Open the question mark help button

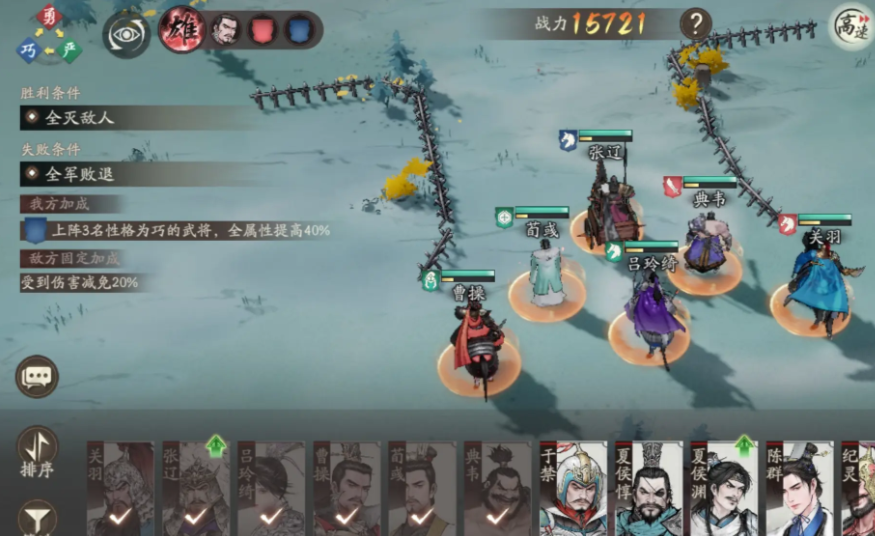pos(695,23)
